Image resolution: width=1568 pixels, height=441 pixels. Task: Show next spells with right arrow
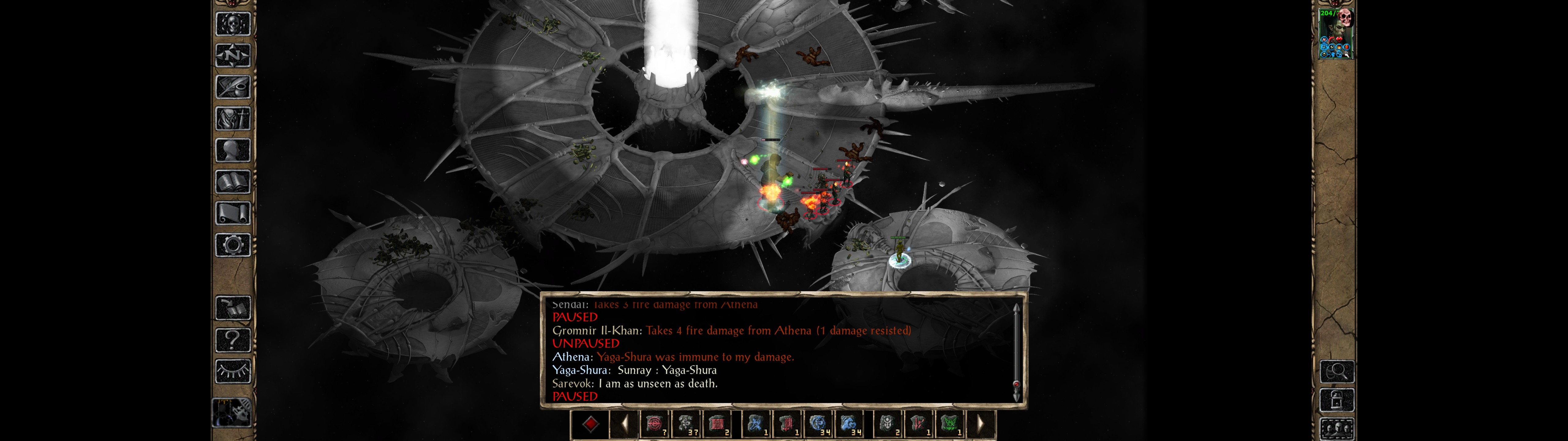point(981,424)
